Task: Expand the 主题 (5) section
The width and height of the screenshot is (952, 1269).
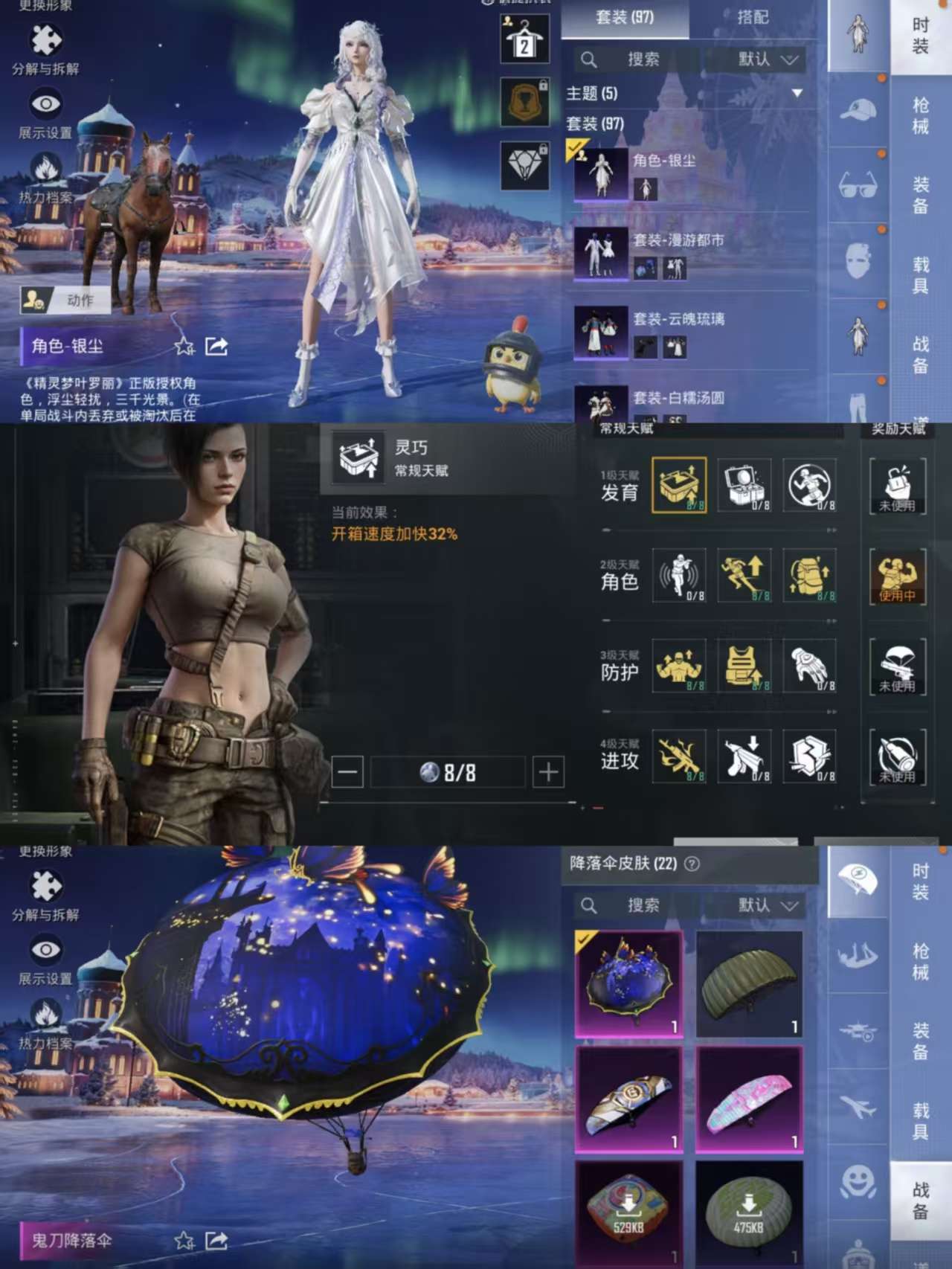Action: [797, 94]
